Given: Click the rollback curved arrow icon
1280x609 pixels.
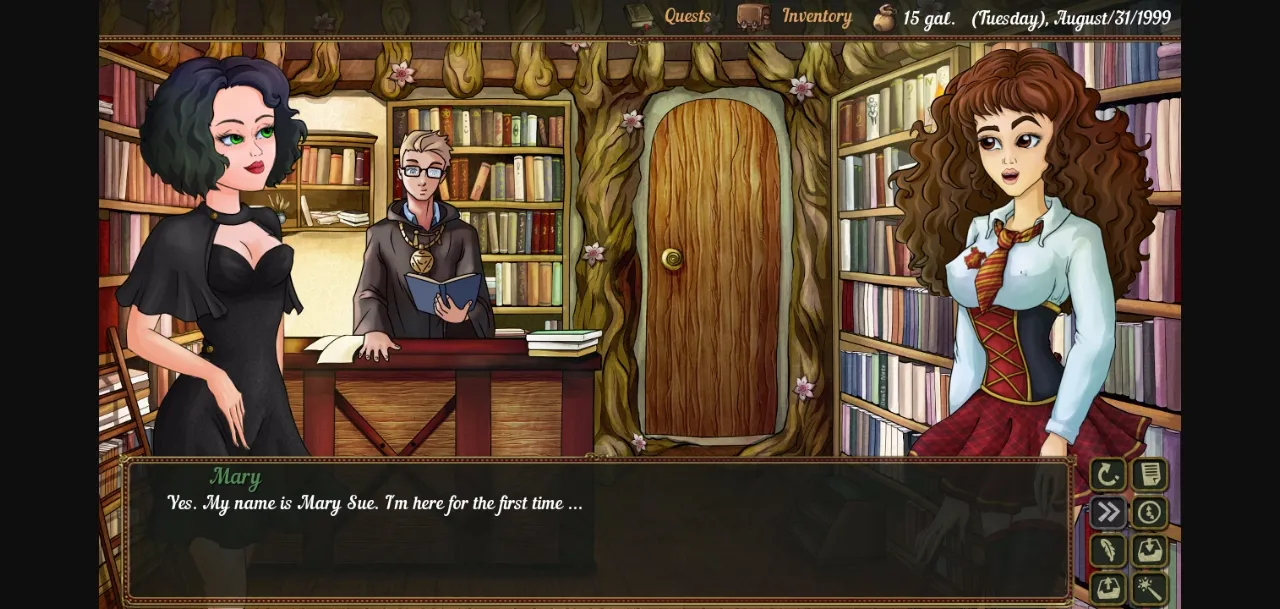Looking at the screenshot, I should pos(1108,474).
